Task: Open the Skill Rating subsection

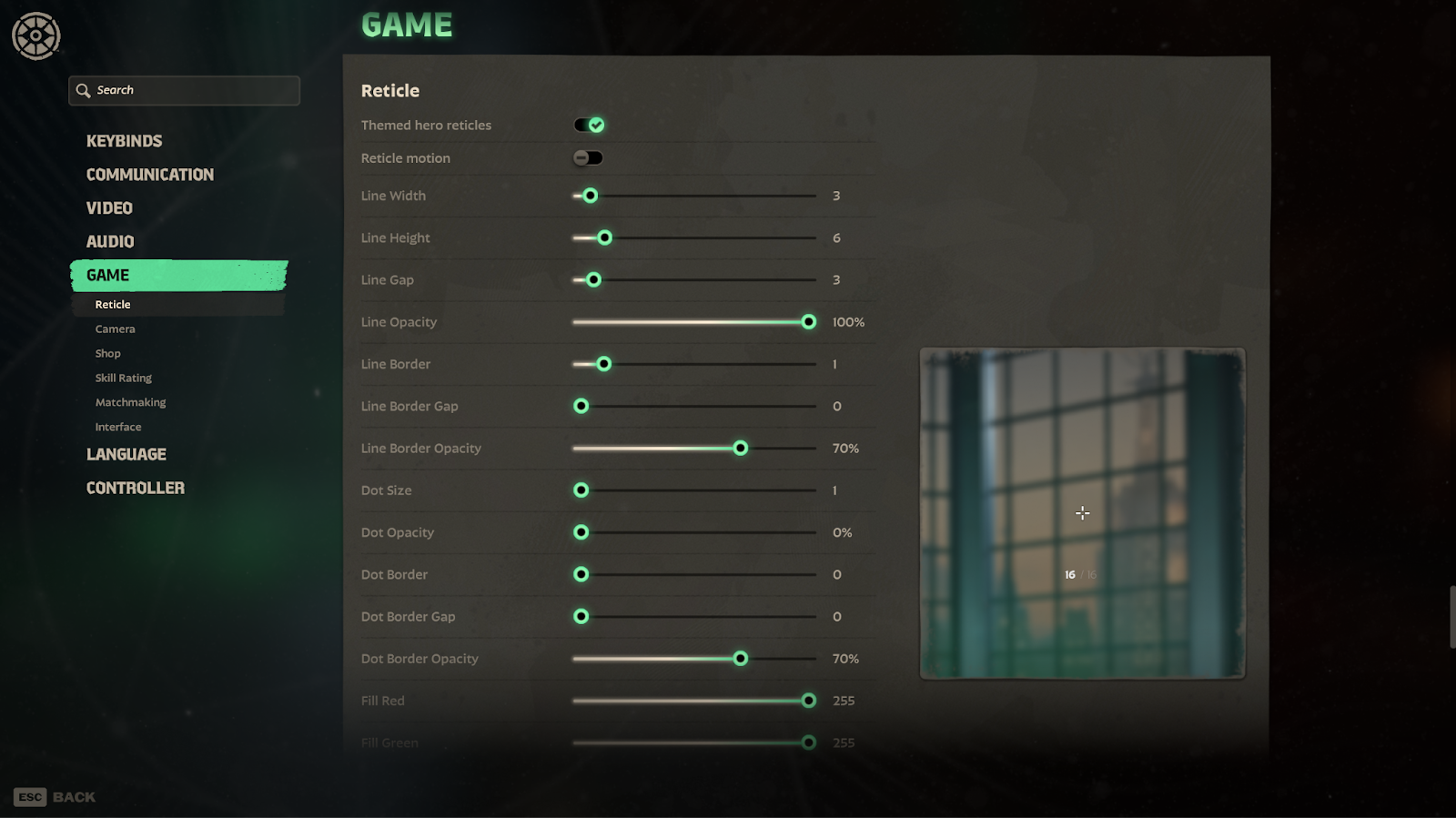Action: pos(124,379)
